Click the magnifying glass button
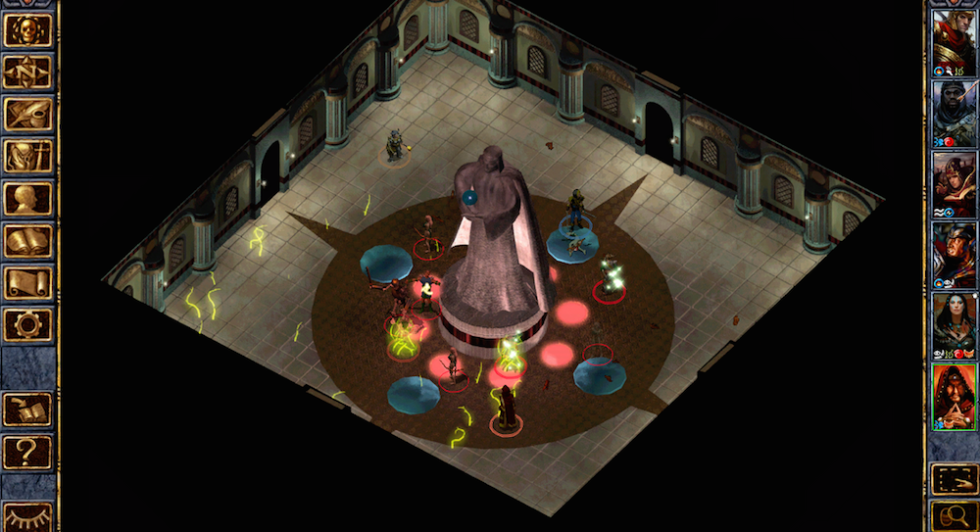The image size is (980, 532). 954,517
